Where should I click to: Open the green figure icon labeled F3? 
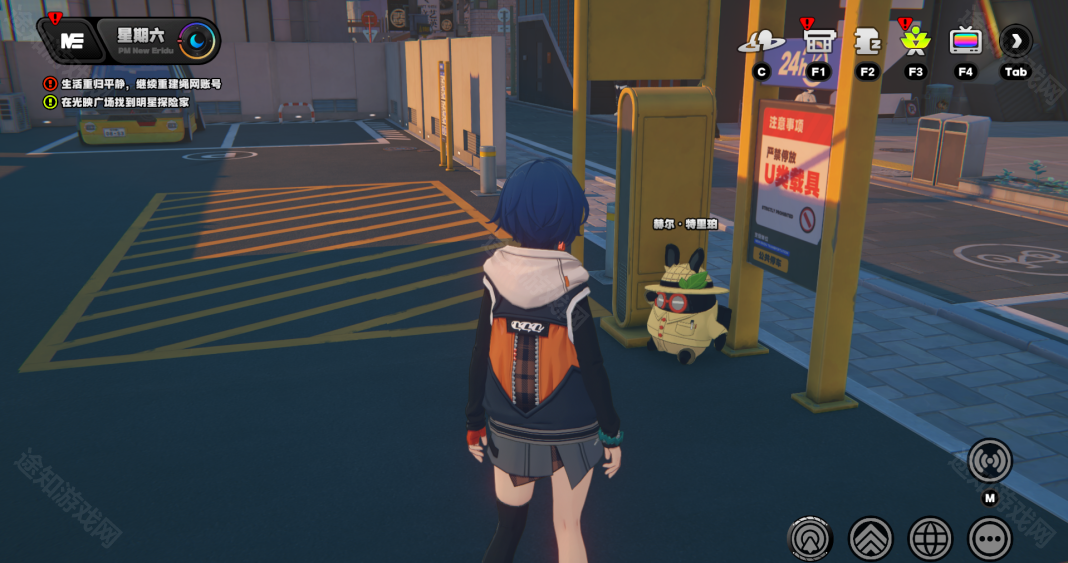[915, 42]
